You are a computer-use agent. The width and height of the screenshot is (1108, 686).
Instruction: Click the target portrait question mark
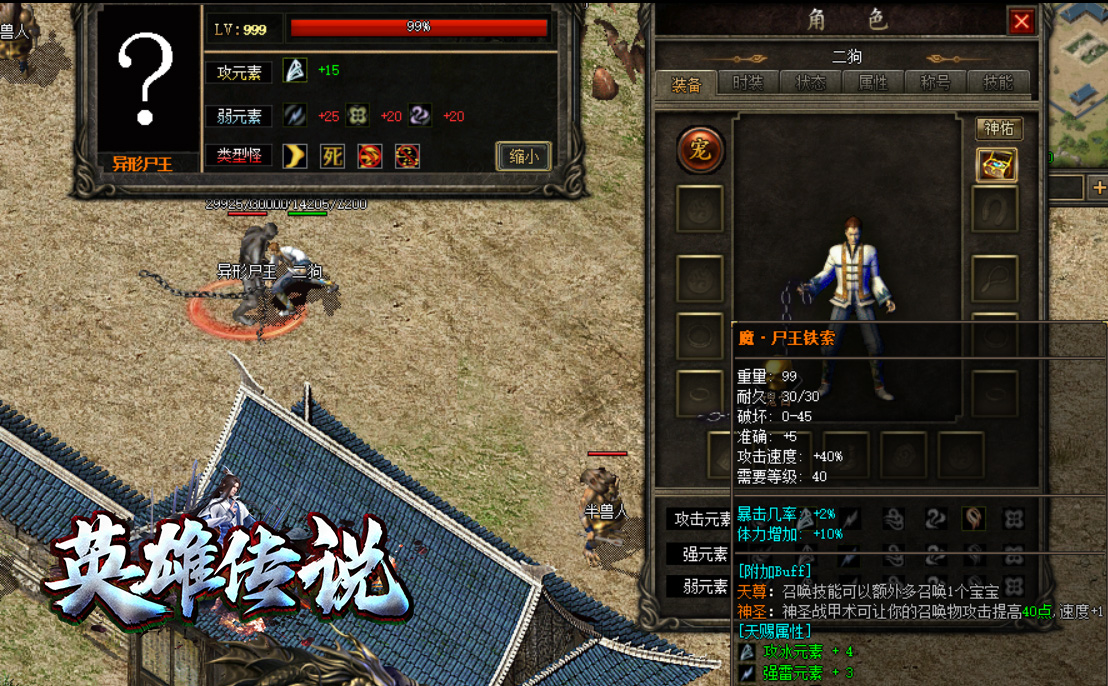(147, 82)
